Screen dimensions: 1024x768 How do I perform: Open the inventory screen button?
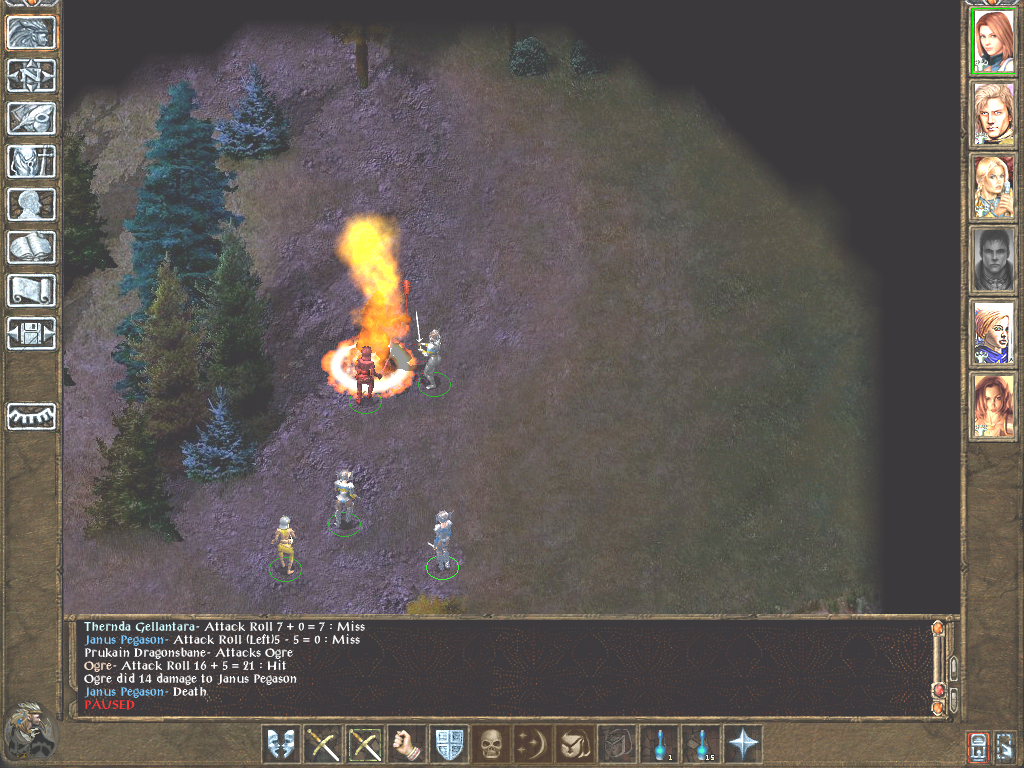point(32,161)
